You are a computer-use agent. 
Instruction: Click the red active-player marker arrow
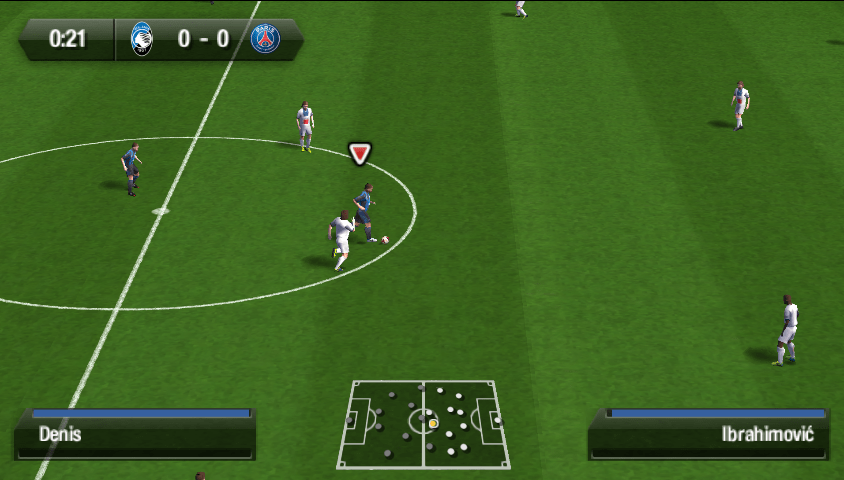[360, 153]
